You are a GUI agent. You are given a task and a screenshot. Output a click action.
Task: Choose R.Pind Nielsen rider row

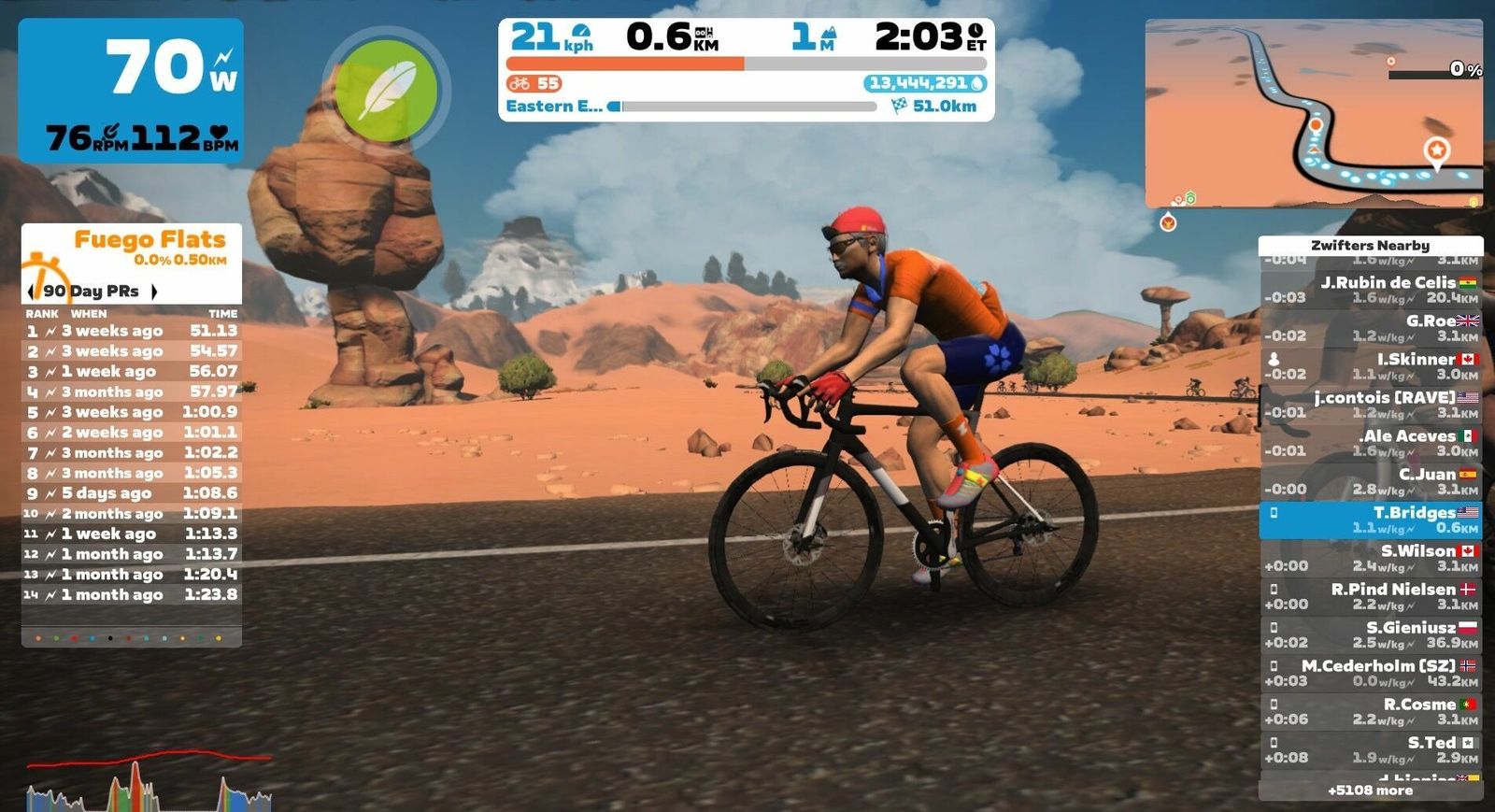tap(1371, 596)
